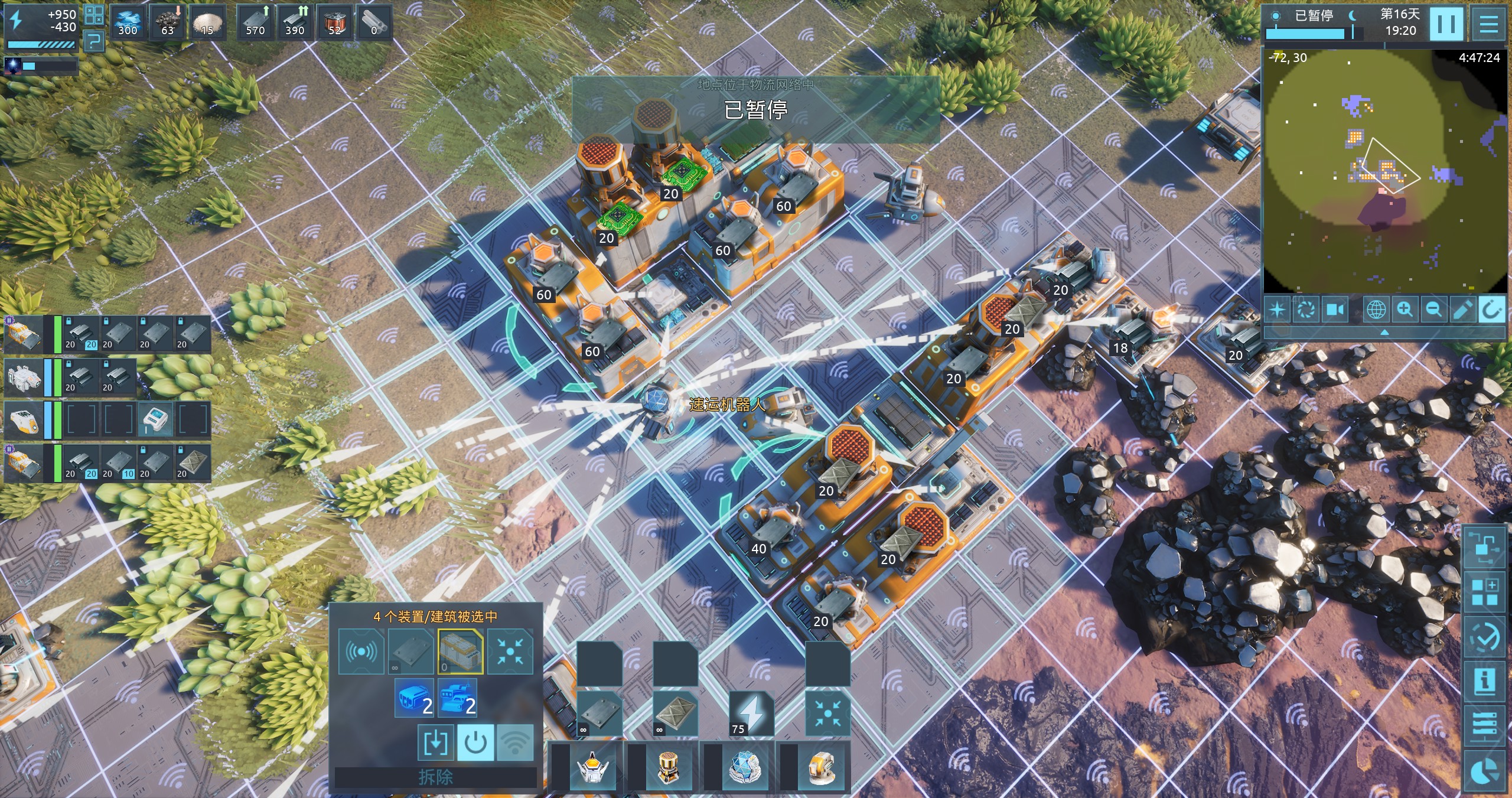Open the pie chart panel button
1512x798 pixels.
pos(1484,772)
